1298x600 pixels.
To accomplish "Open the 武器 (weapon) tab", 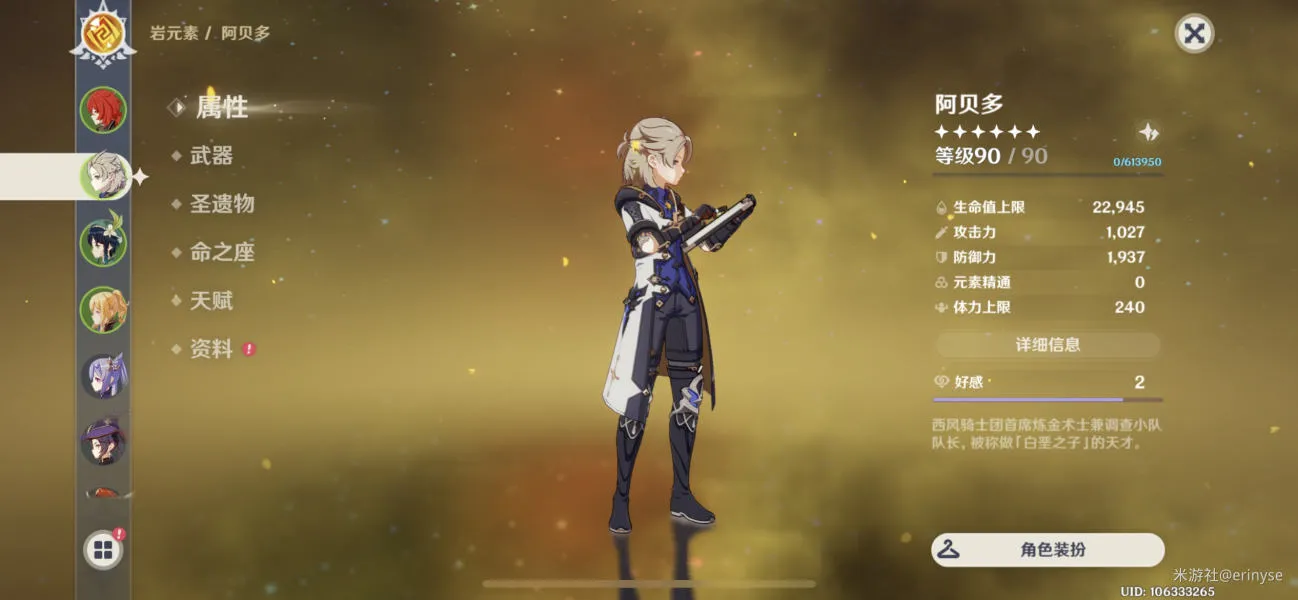I will coord(211,156).
